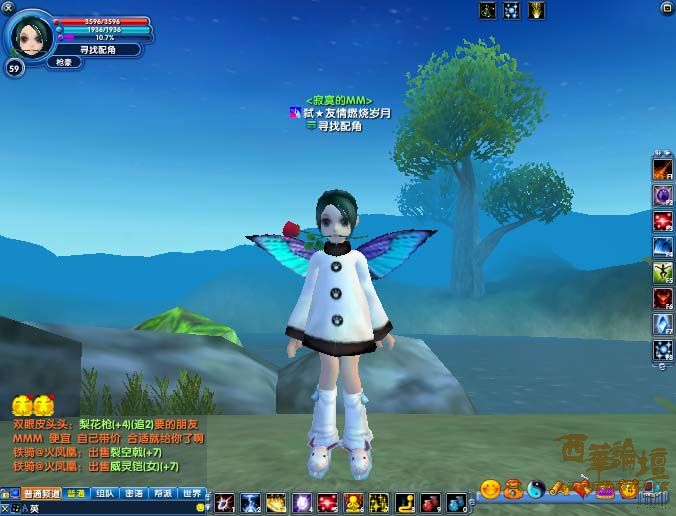Switch to the 密语 whisper channel
Image resolution: width=676 pixels, height=516 pixels.
point(134,493)
